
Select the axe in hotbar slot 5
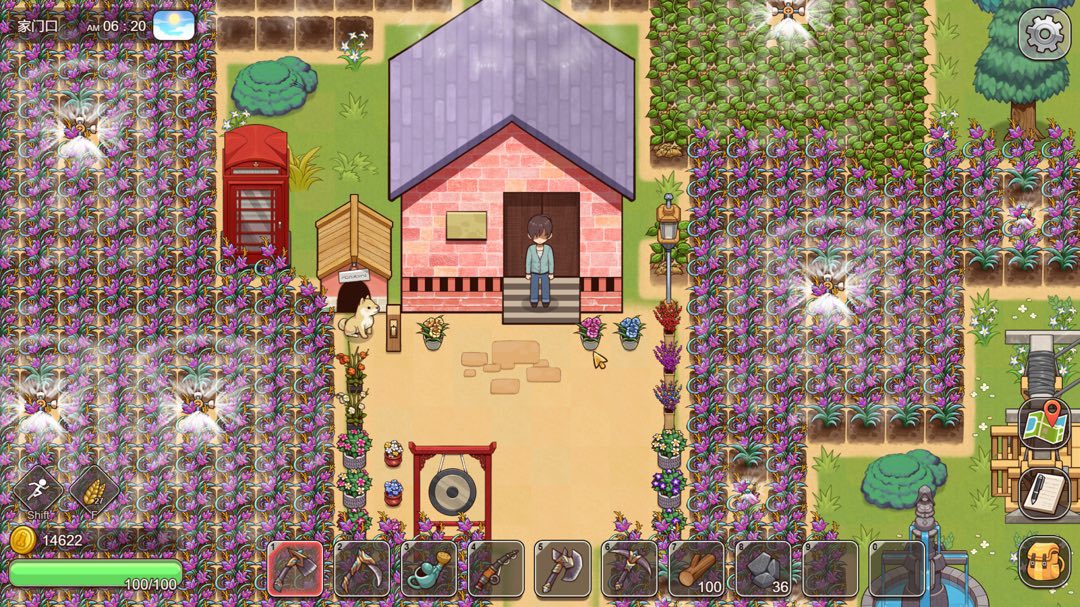(563, 569)
